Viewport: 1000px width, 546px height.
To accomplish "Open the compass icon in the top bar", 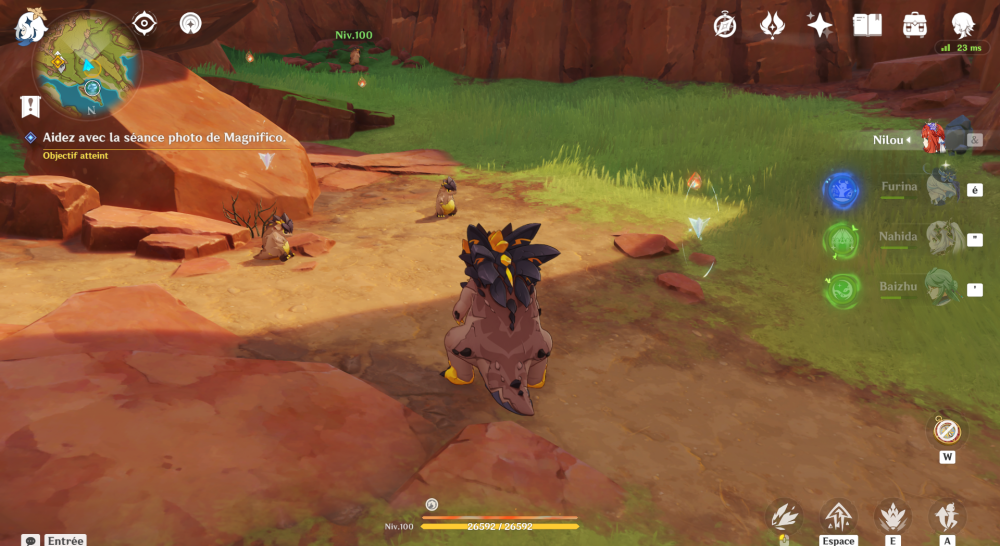I will [725, 25].
